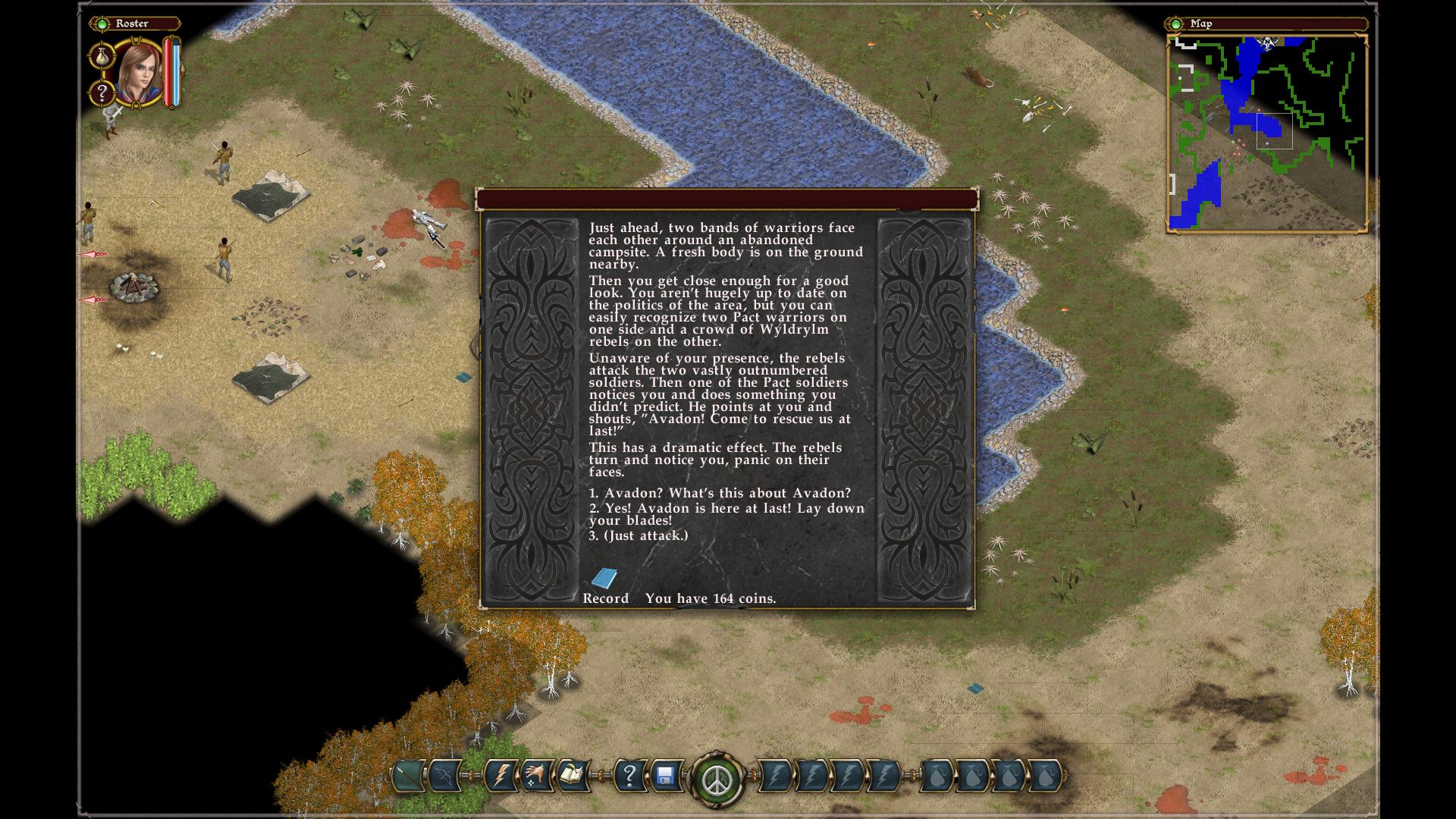Select the spear melee attack icon
Viewport: 1456px width, 819px height.
tap(409, 776)
